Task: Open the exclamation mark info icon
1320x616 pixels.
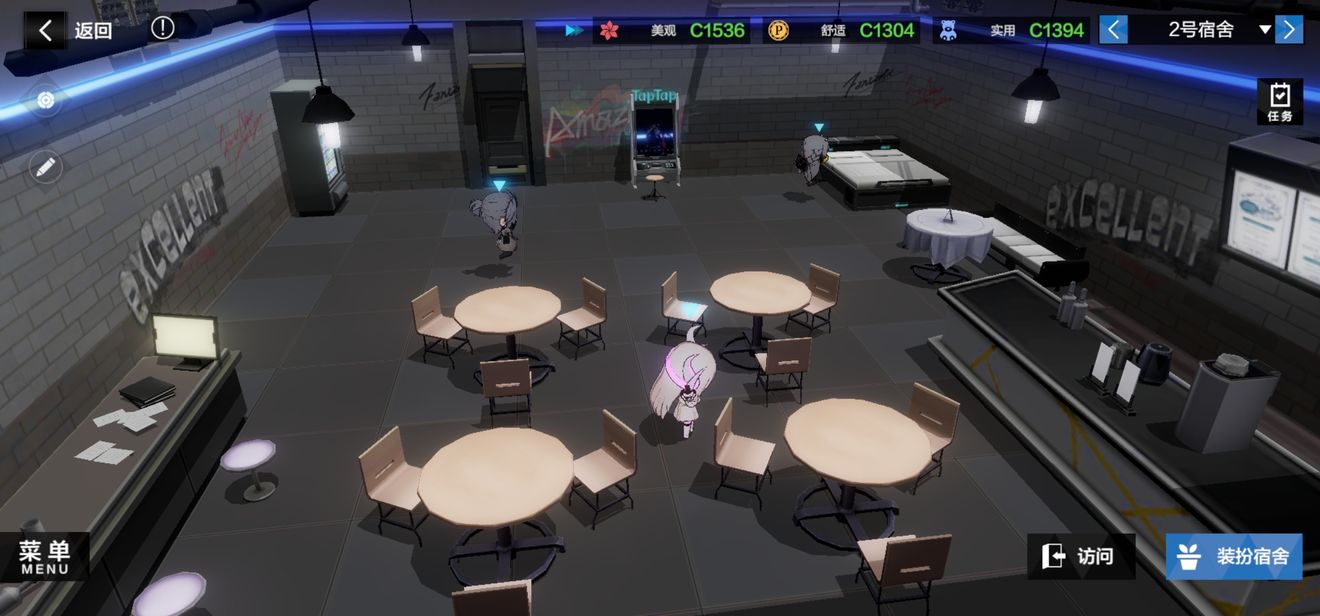Action: pos(162,28)
